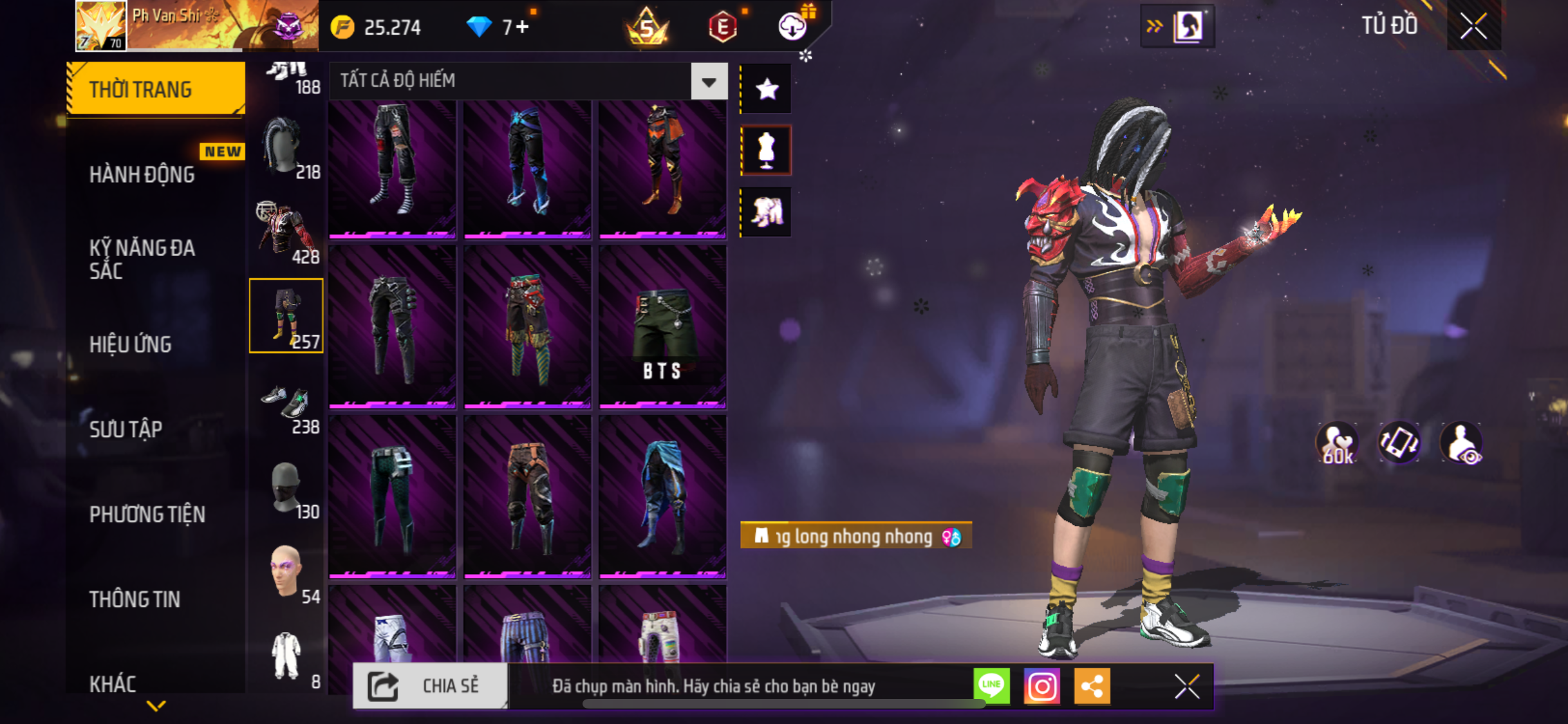The image size is (1568, 724).
Task: Open the favorites star filter
Action: coord(767,89)
